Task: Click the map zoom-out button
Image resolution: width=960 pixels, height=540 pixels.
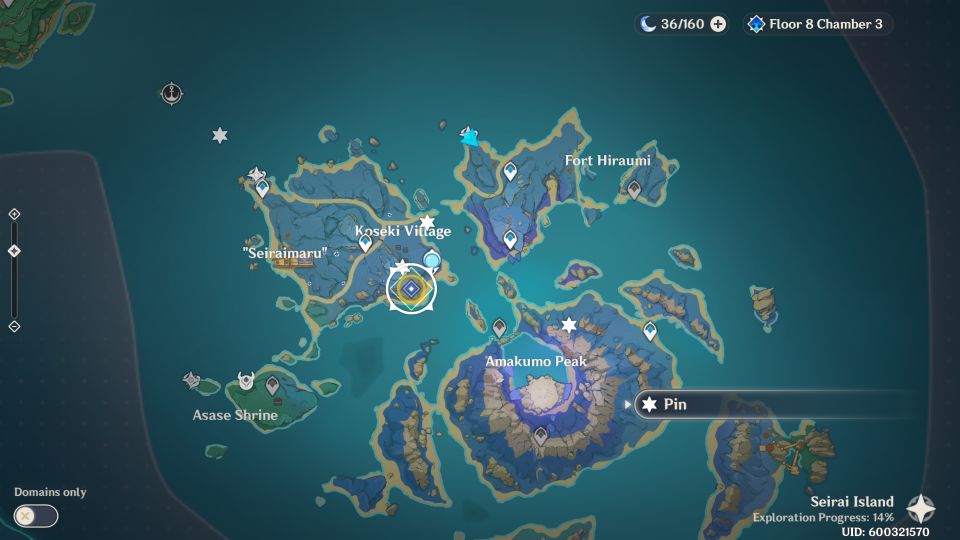Action: pyautogui.click(x=14, y=326)
